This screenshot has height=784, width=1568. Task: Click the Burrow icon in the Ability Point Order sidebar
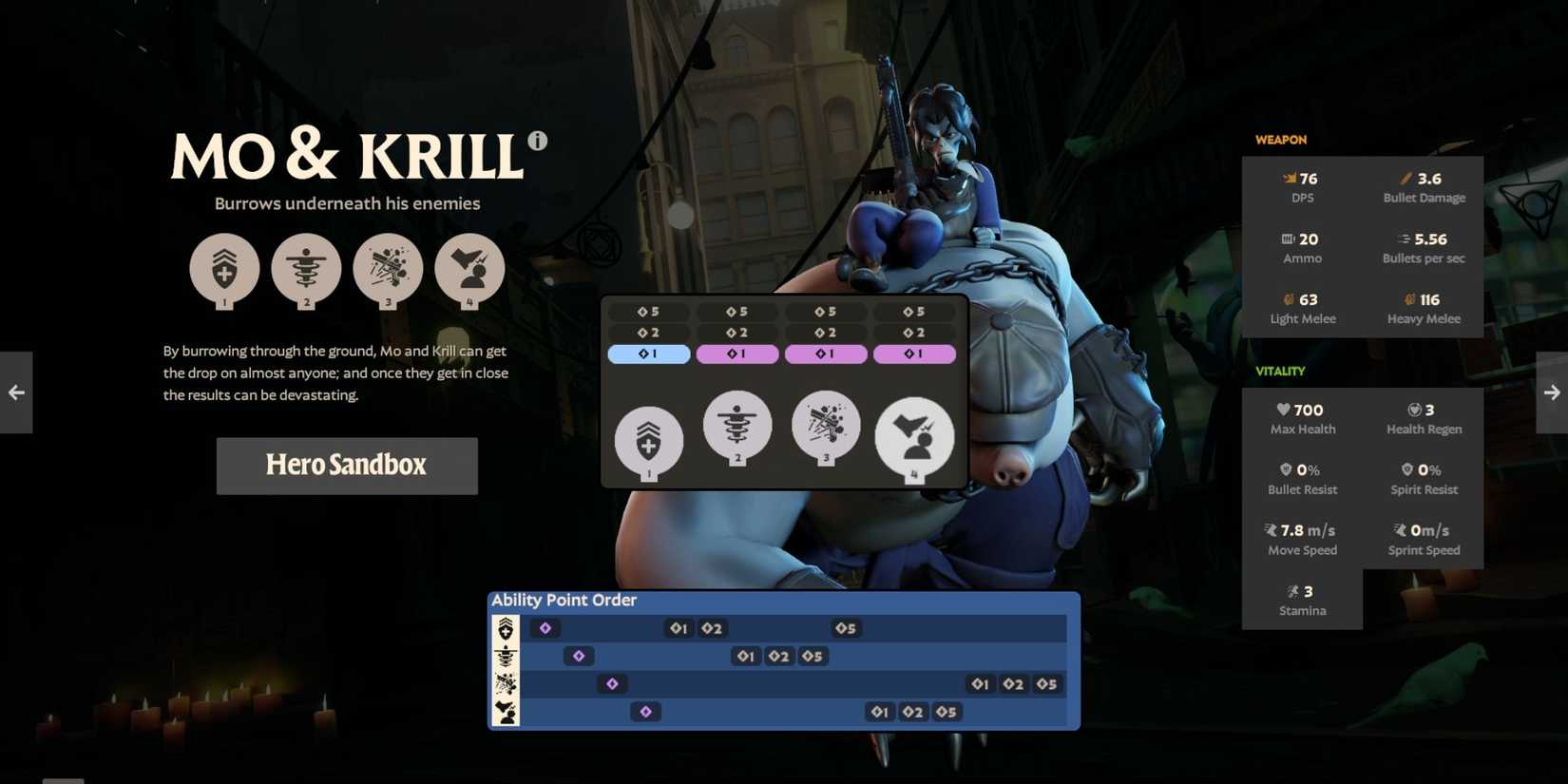click(x=507, y=656)
